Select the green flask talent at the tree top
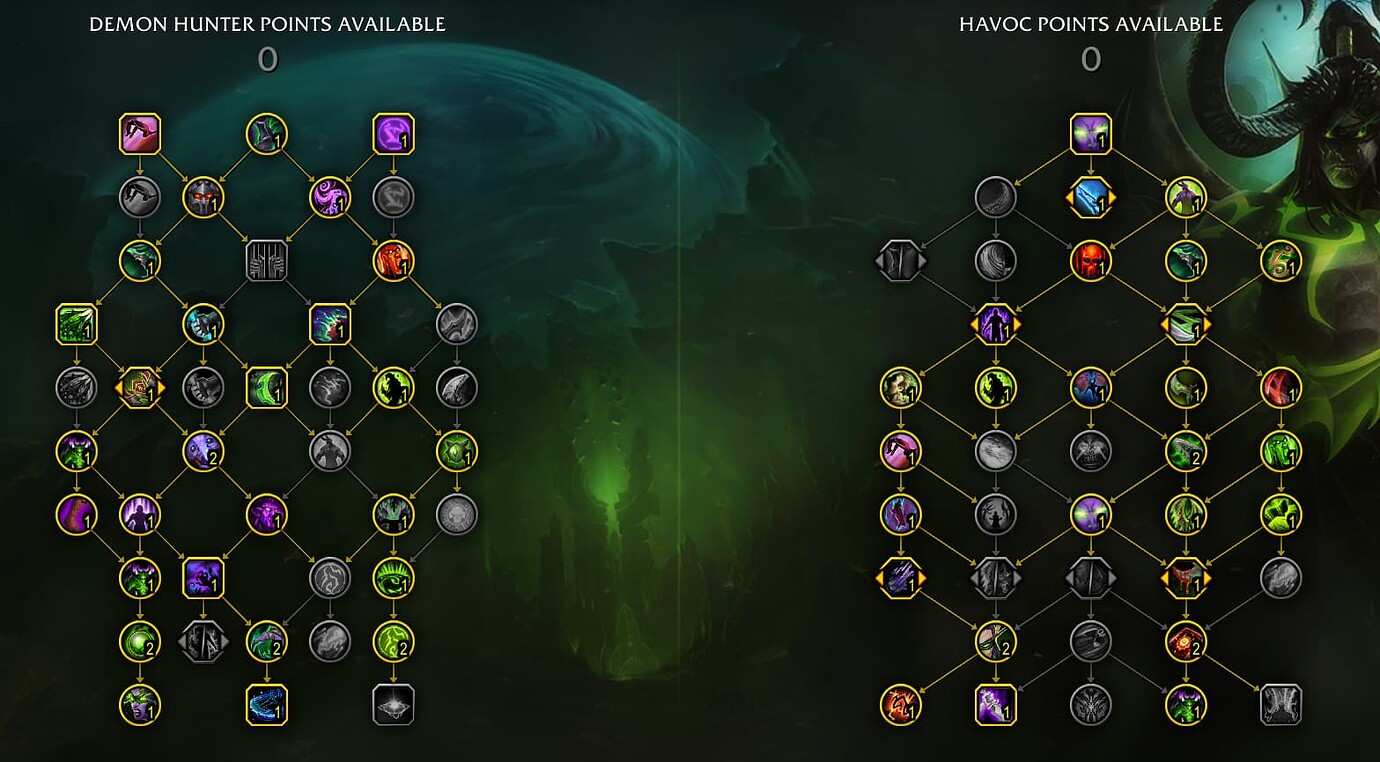The height and width of the screenshot is (762, 1380). (x=267, y=134)
